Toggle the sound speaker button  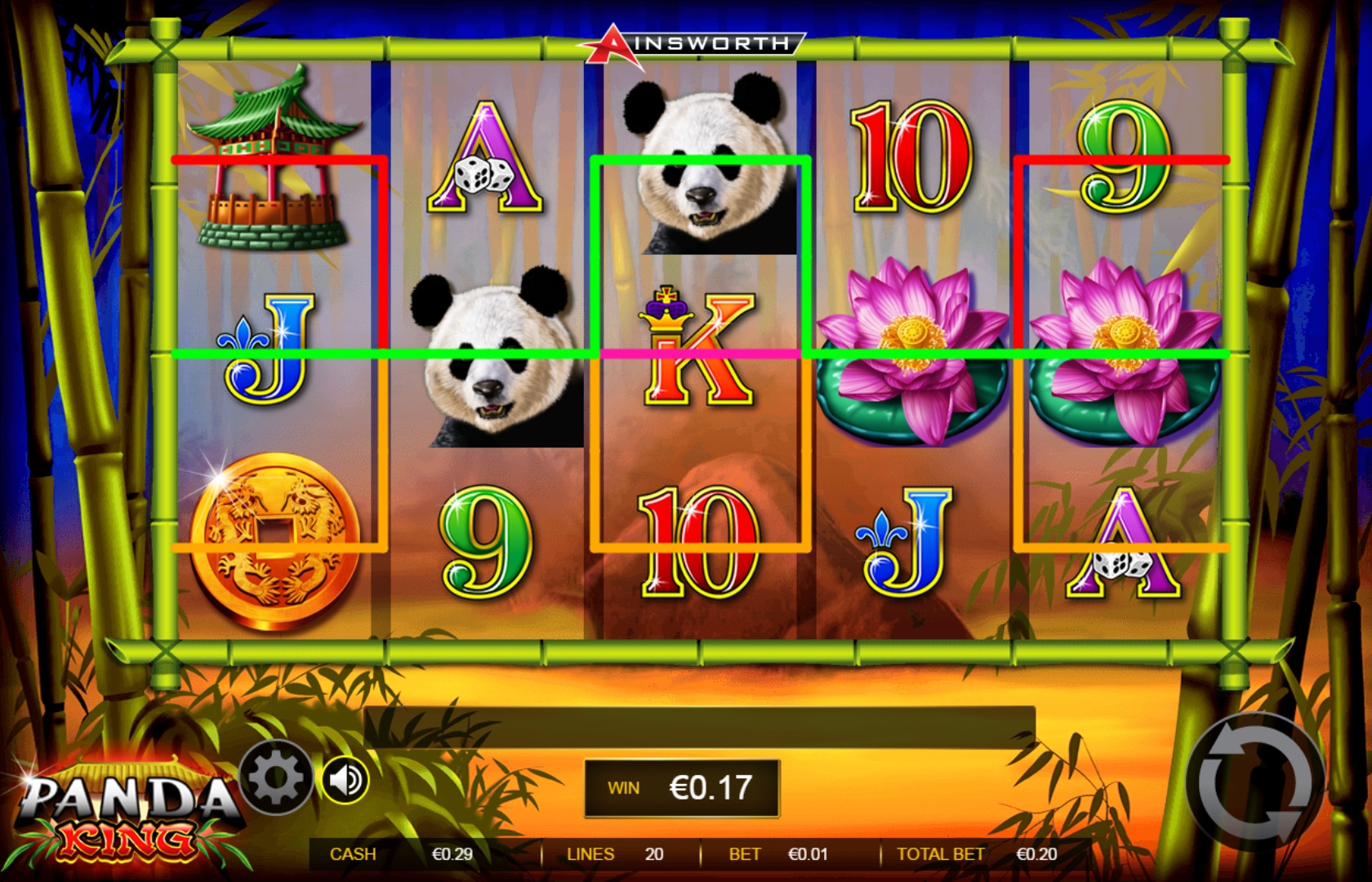click(346, 780)
